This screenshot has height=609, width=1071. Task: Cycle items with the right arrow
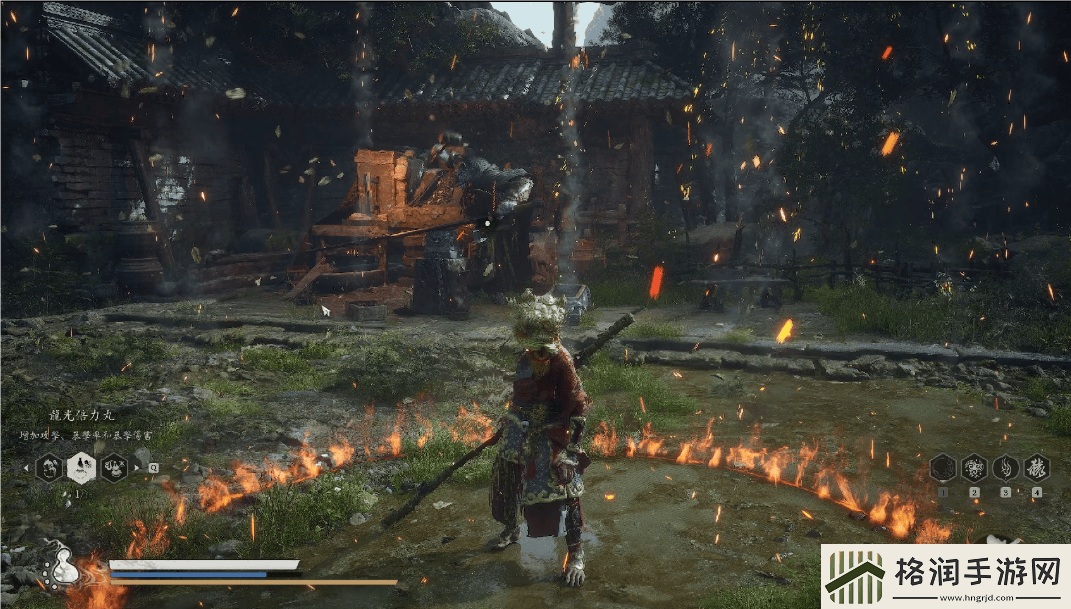click(137, 467)
